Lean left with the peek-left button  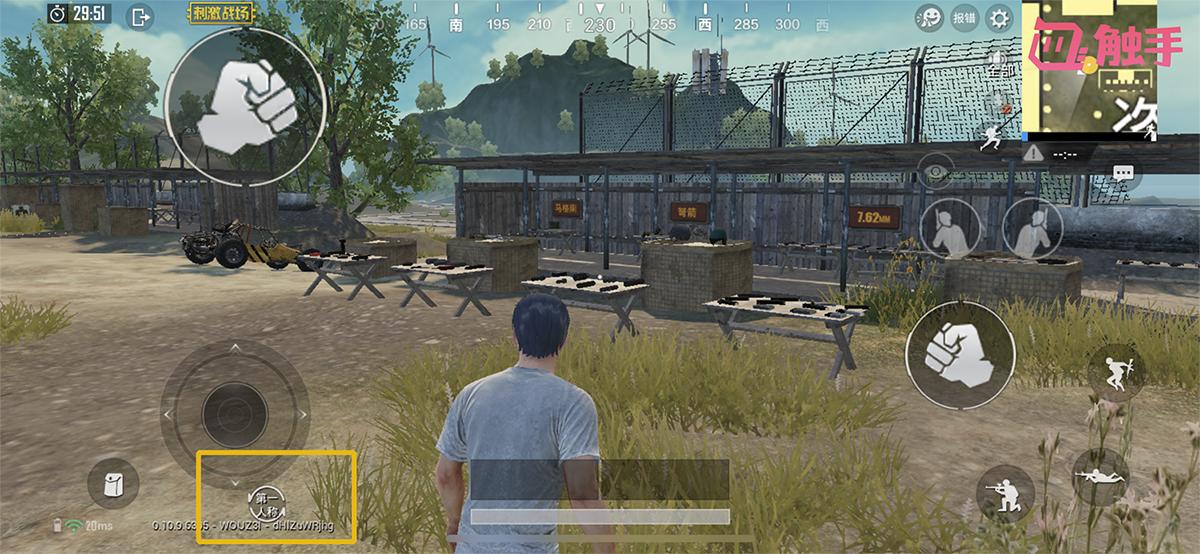pos(950,229)
